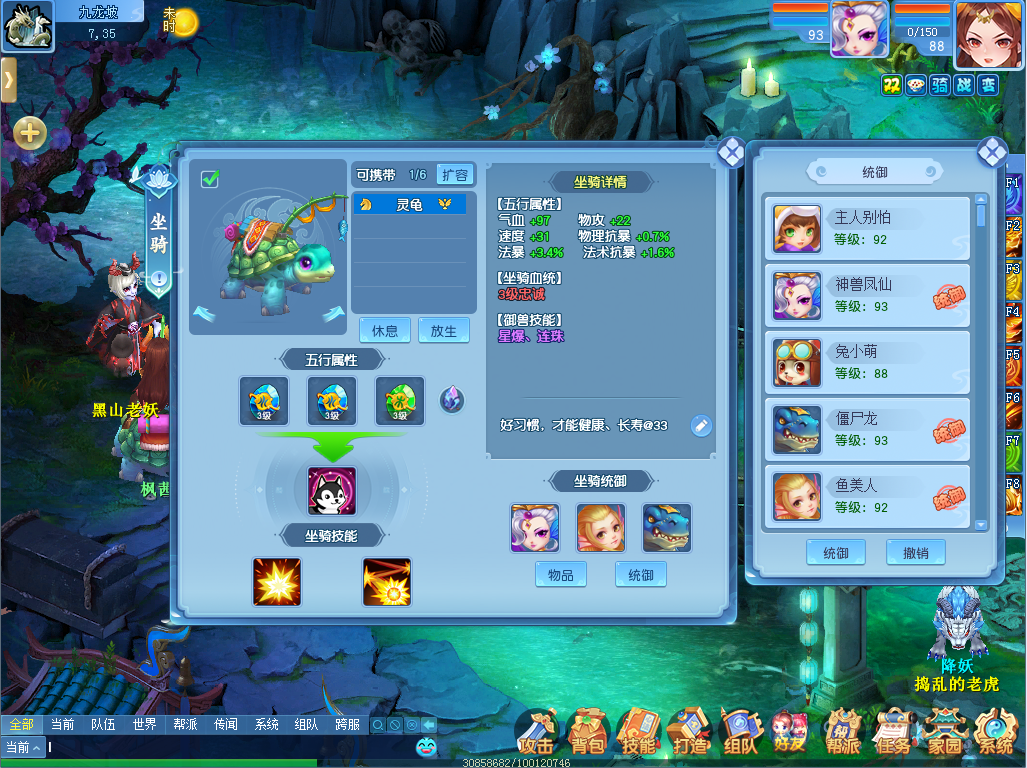Choose 主人别怕 from the command list
The height and width of the screenshot is (768, 1027).
[867, 227]
